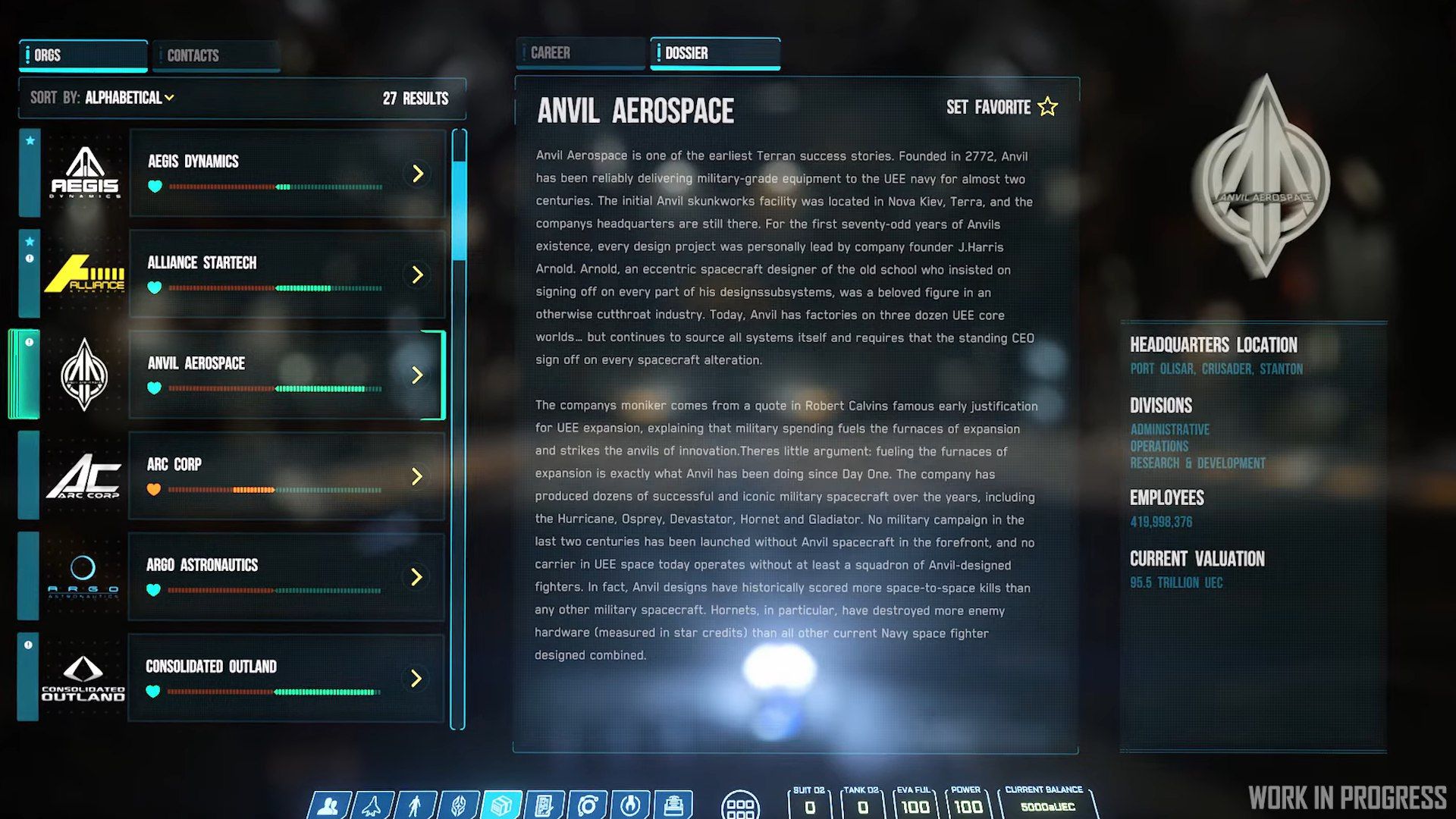This screenshot has width=1456, height=819.
Task: Open the Sort By Alphabetical dropdown
Action: coord(129,98)
